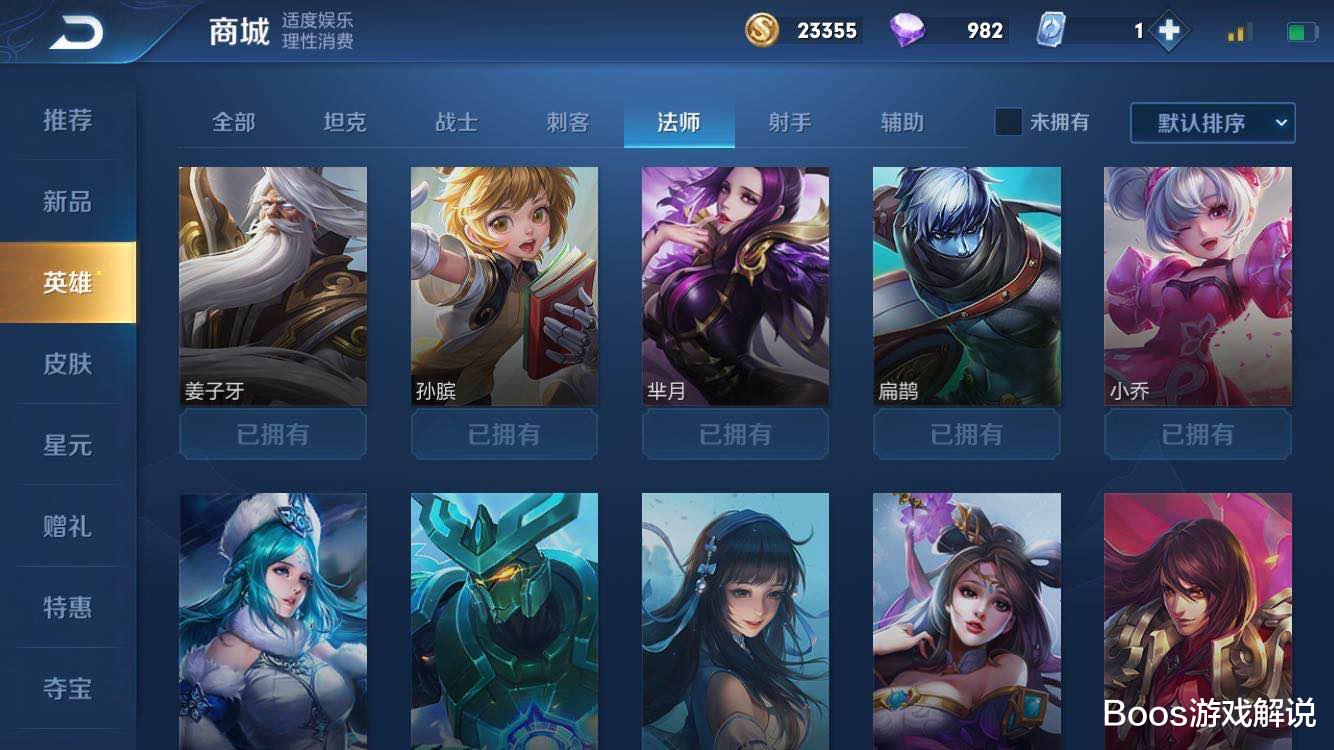This screenshot has width=1334, height=750.
Task: Select the 芈月 hero portrait thumbnail
Action: coord(735,285)
